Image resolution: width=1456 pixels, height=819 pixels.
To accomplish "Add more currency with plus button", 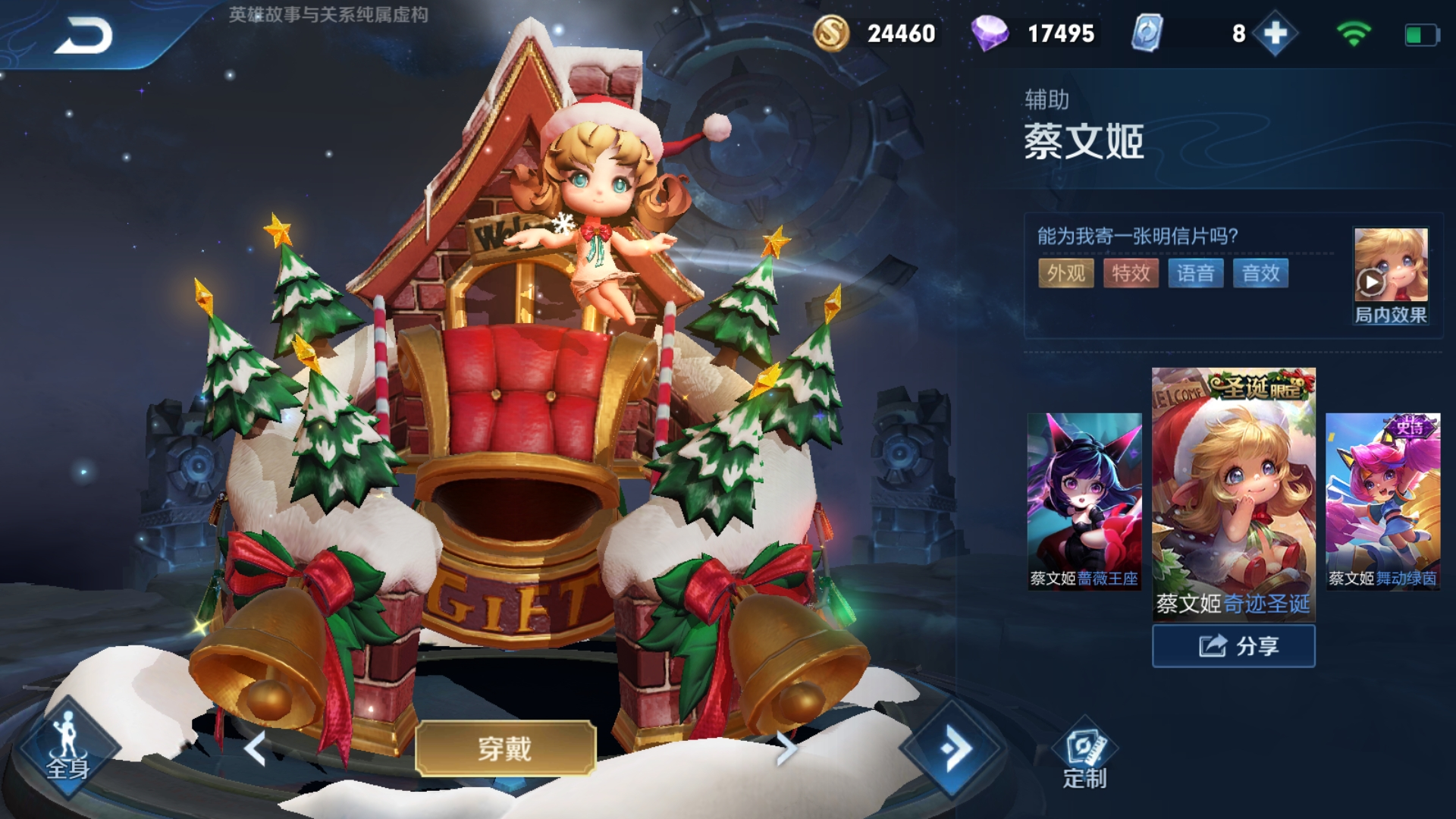I will [1276, 33].
